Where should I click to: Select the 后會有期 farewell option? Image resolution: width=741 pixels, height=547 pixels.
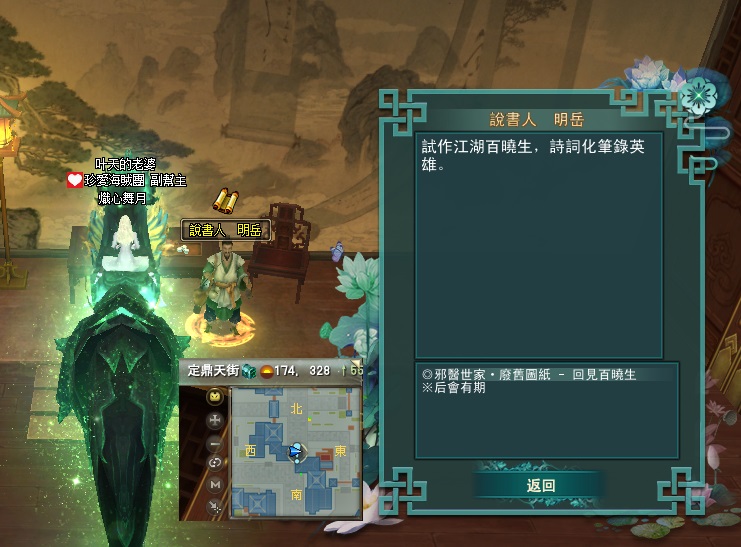(x=453, y=388)
